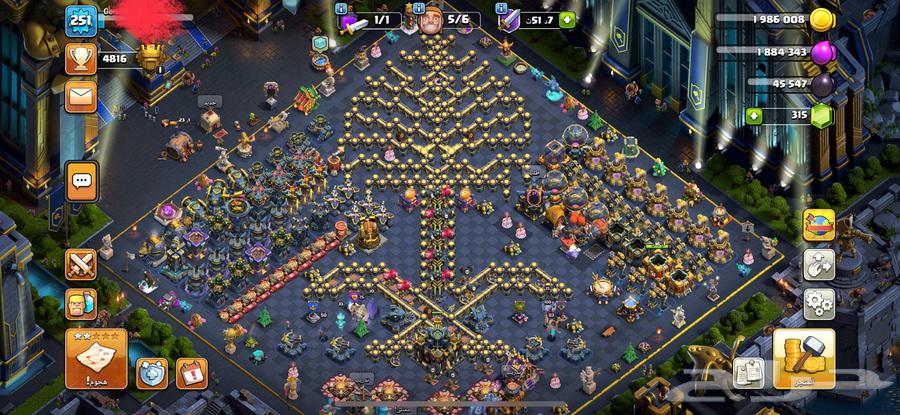
Task: Open the Settings gears icon
Action: pyautogui.click(x=819, y=304)
